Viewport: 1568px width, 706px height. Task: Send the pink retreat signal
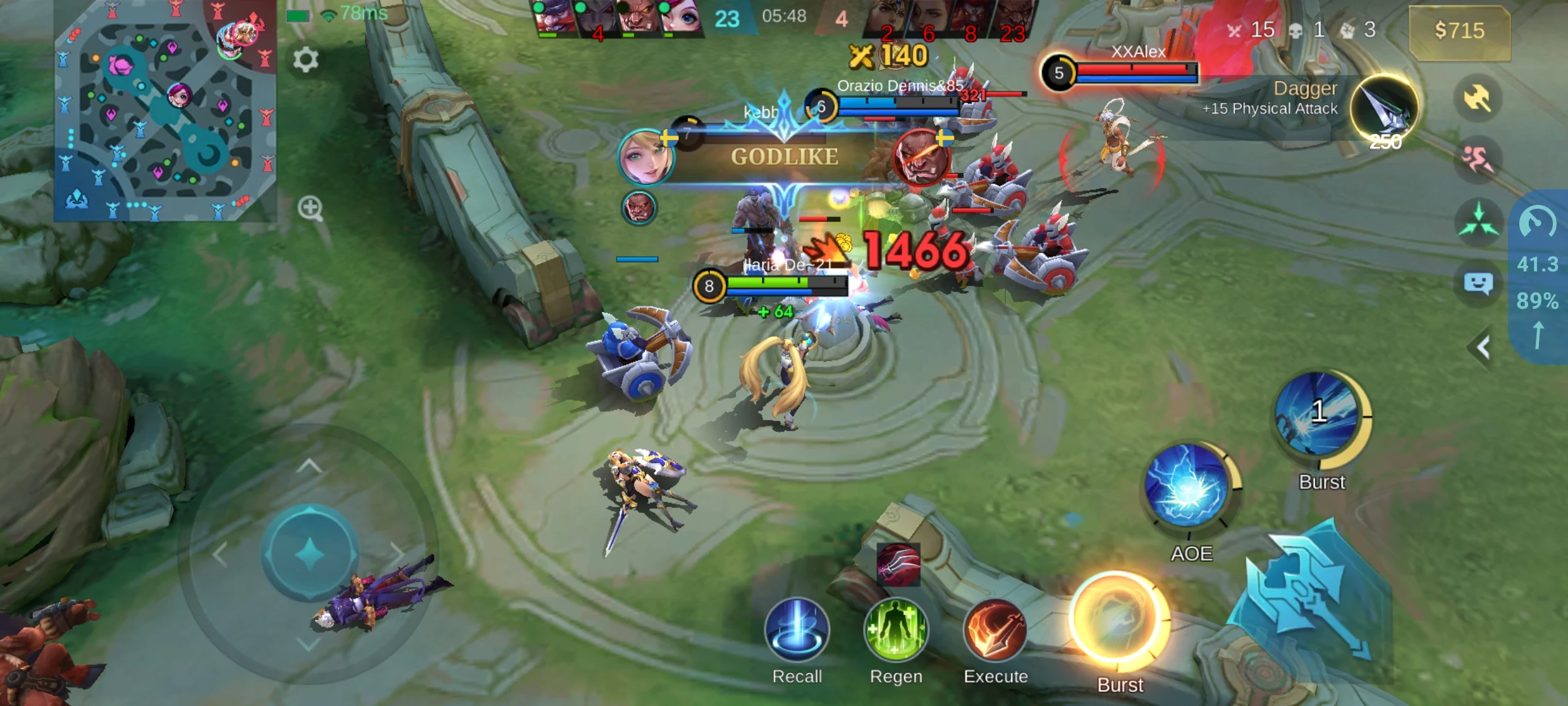1477,158
